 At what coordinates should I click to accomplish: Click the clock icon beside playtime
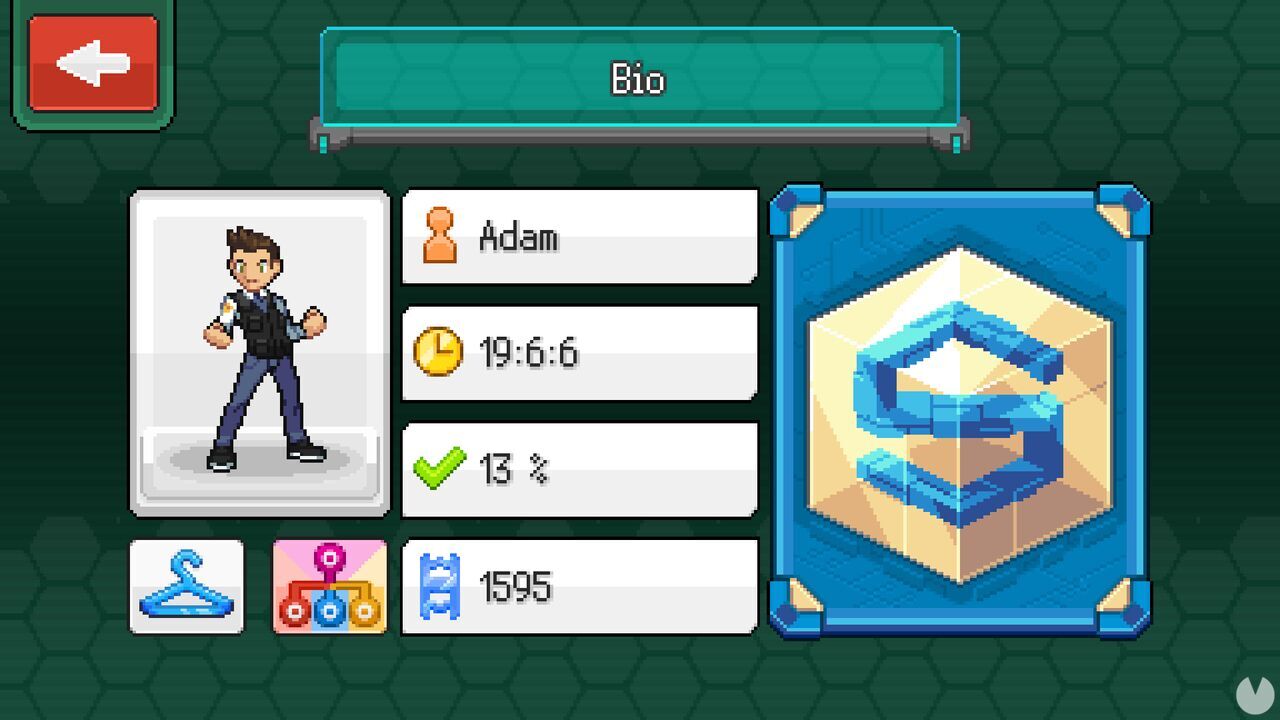tap(440, 352)
